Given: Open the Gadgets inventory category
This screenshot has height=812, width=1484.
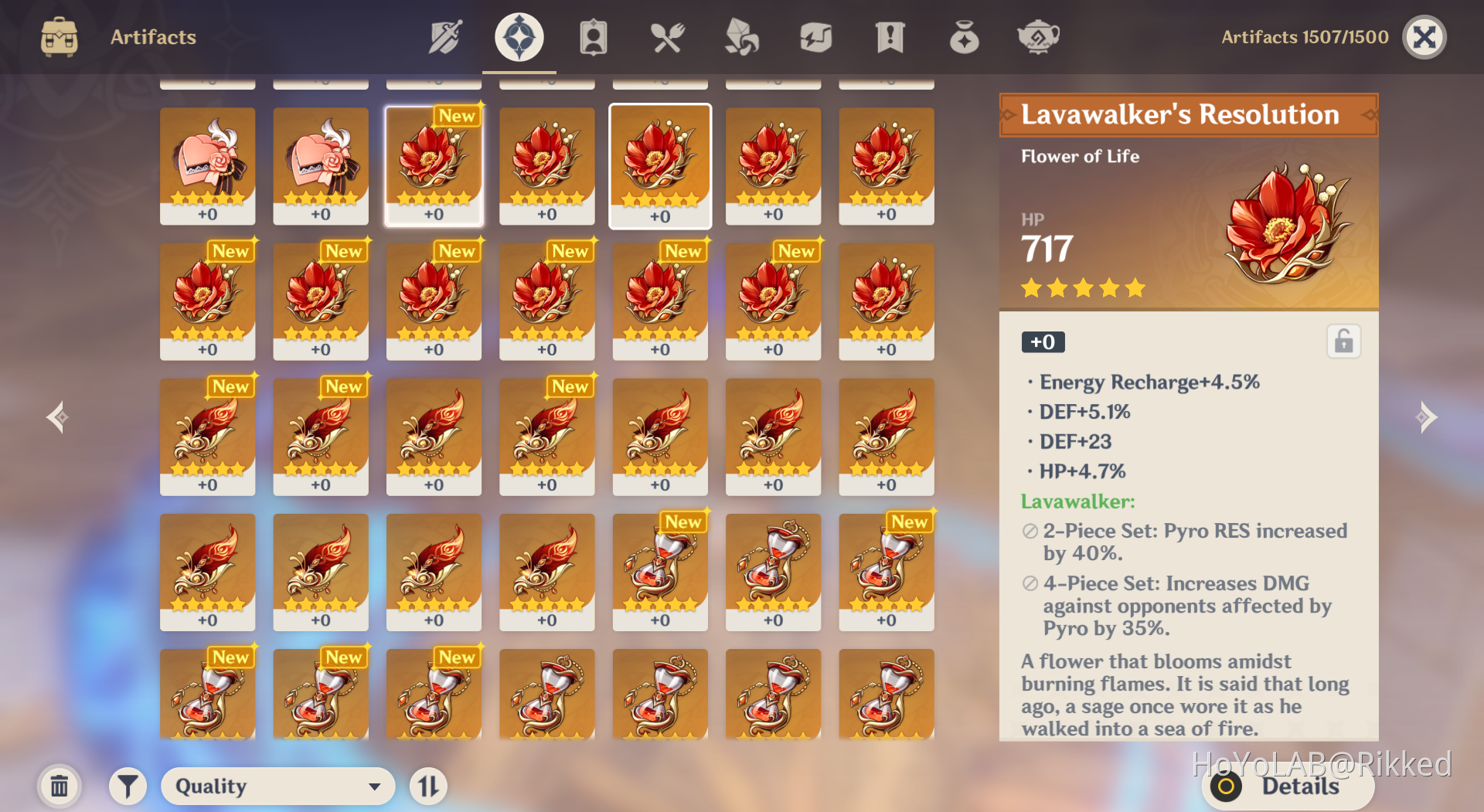Looking at the screenshot, I should [x=815, y=36].
